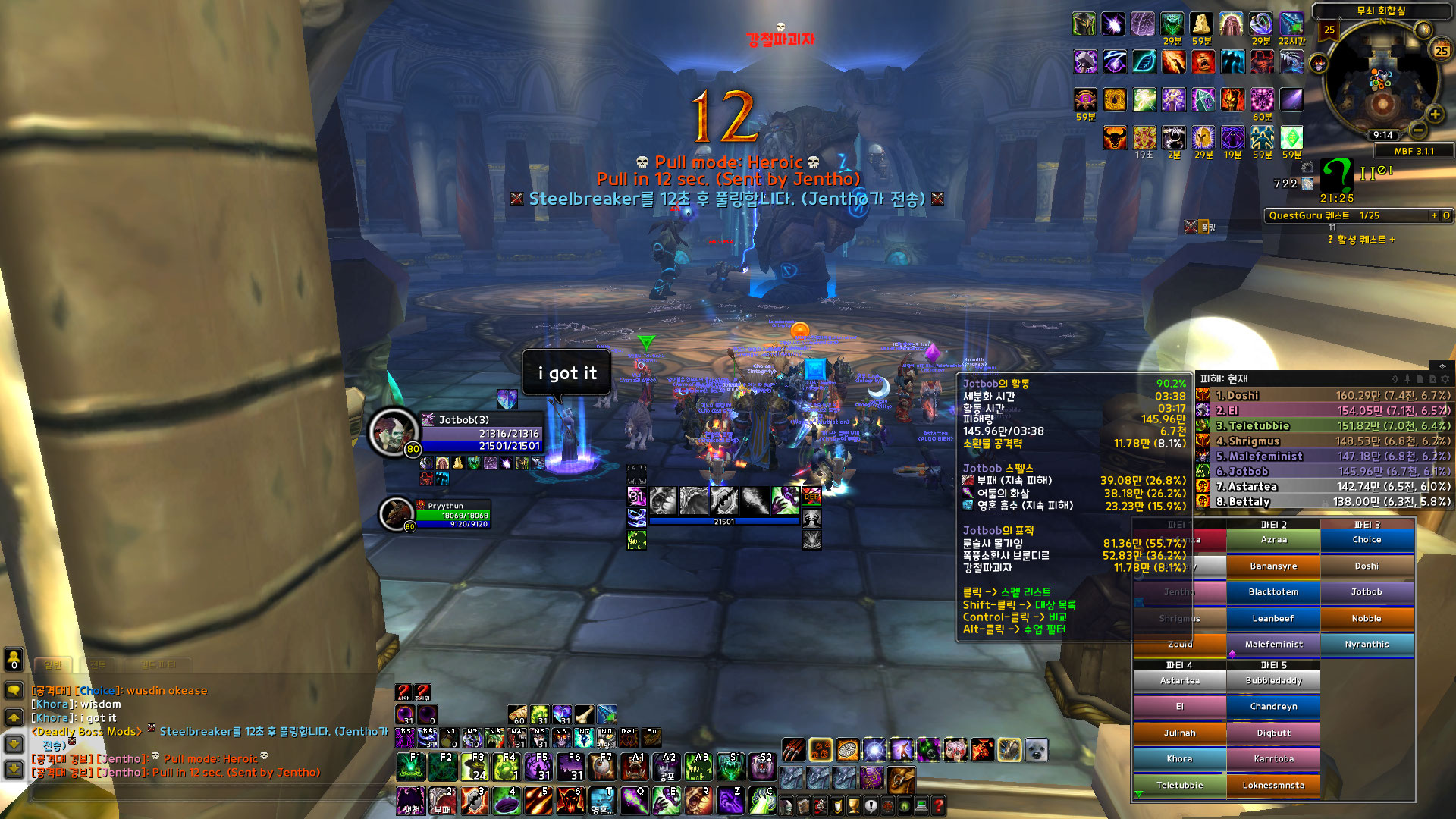Viewport: 1456px width, 819px height.
Task: Zoom in on the minimap
Action: click(1435, 115)
